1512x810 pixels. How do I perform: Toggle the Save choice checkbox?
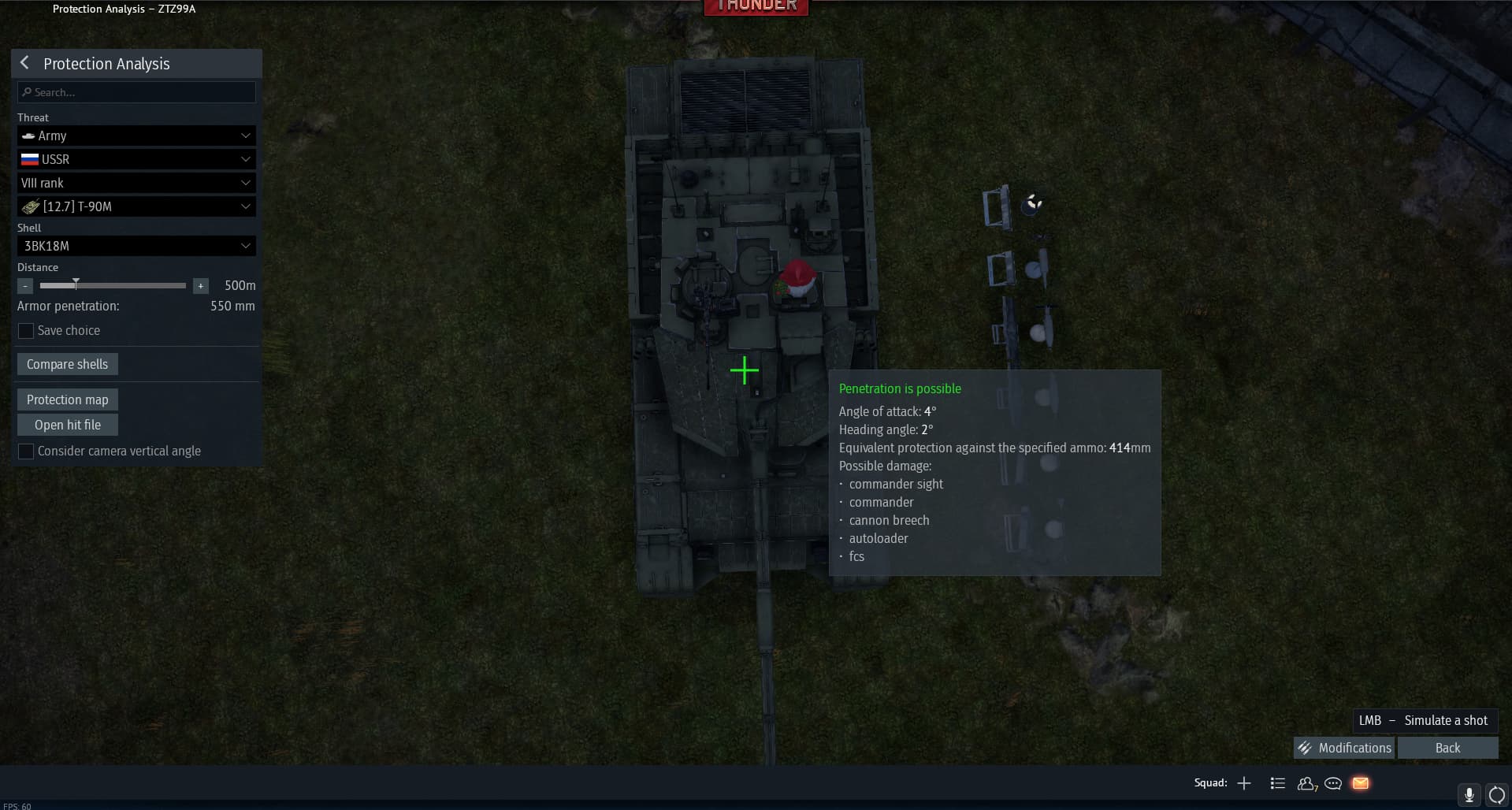point(26,331)
